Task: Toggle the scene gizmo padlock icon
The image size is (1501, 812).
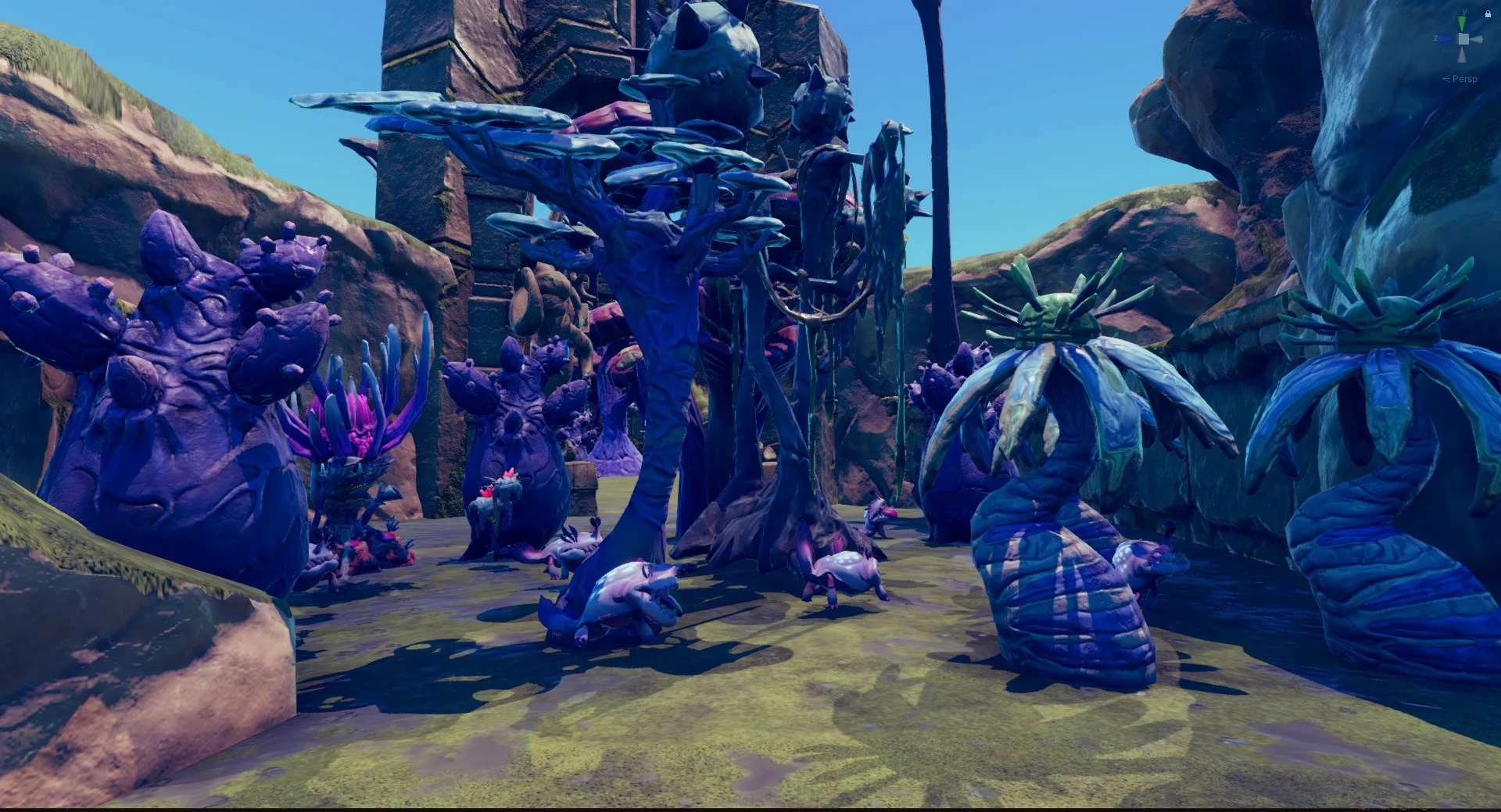Action: 1488,13
